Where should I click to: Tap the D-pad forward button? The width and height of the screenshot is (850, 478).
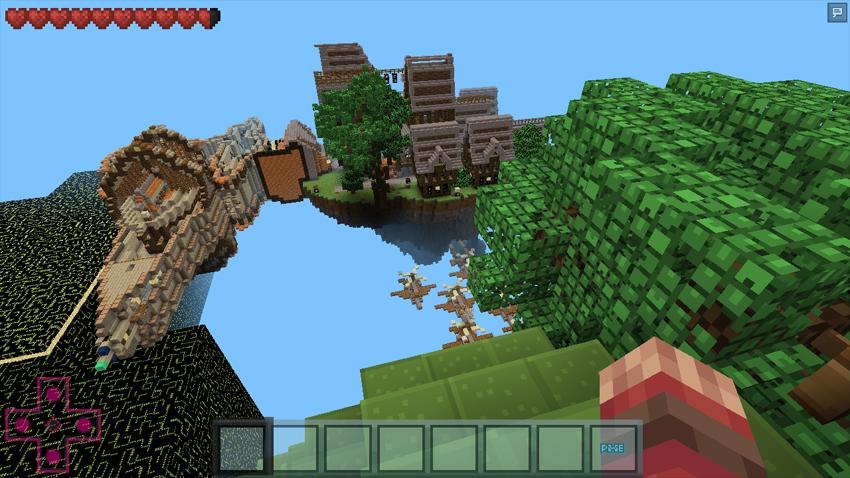pyautogui.click(x=51, y=393)
